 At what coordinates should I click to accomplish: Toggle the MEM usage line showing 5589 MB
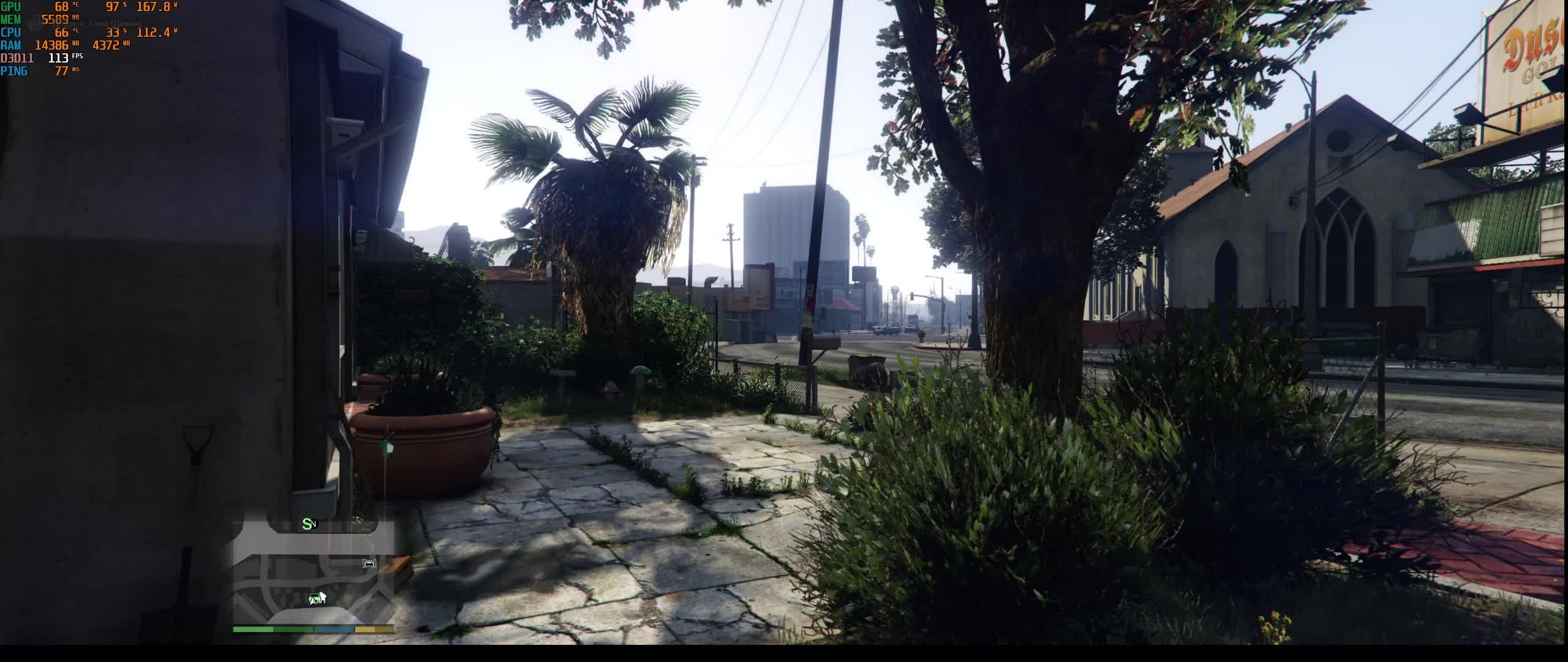55,19
